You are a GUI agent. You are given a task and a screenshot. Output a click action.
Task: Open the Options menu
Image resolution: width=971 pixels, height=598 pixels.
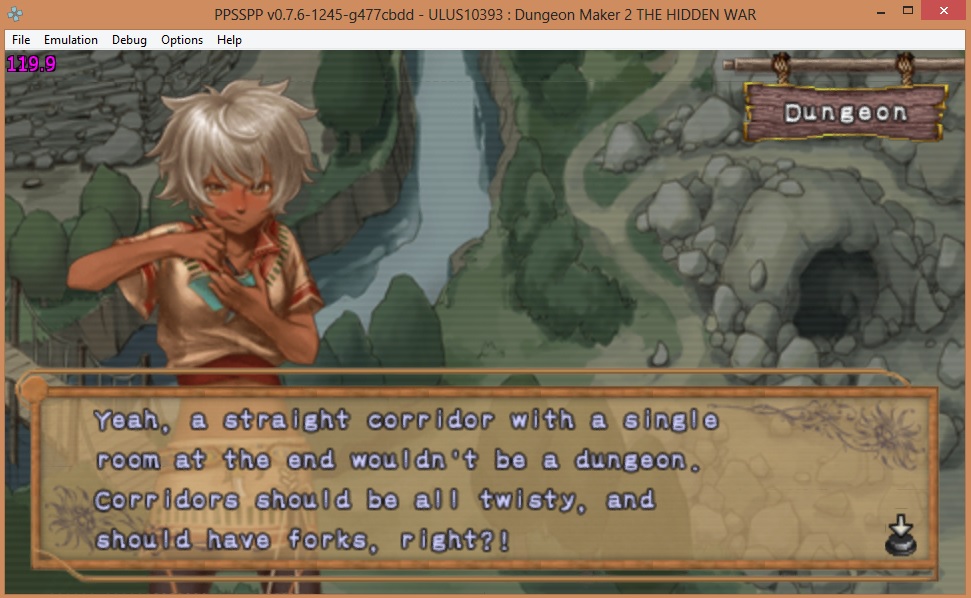(x=182, y=40)
